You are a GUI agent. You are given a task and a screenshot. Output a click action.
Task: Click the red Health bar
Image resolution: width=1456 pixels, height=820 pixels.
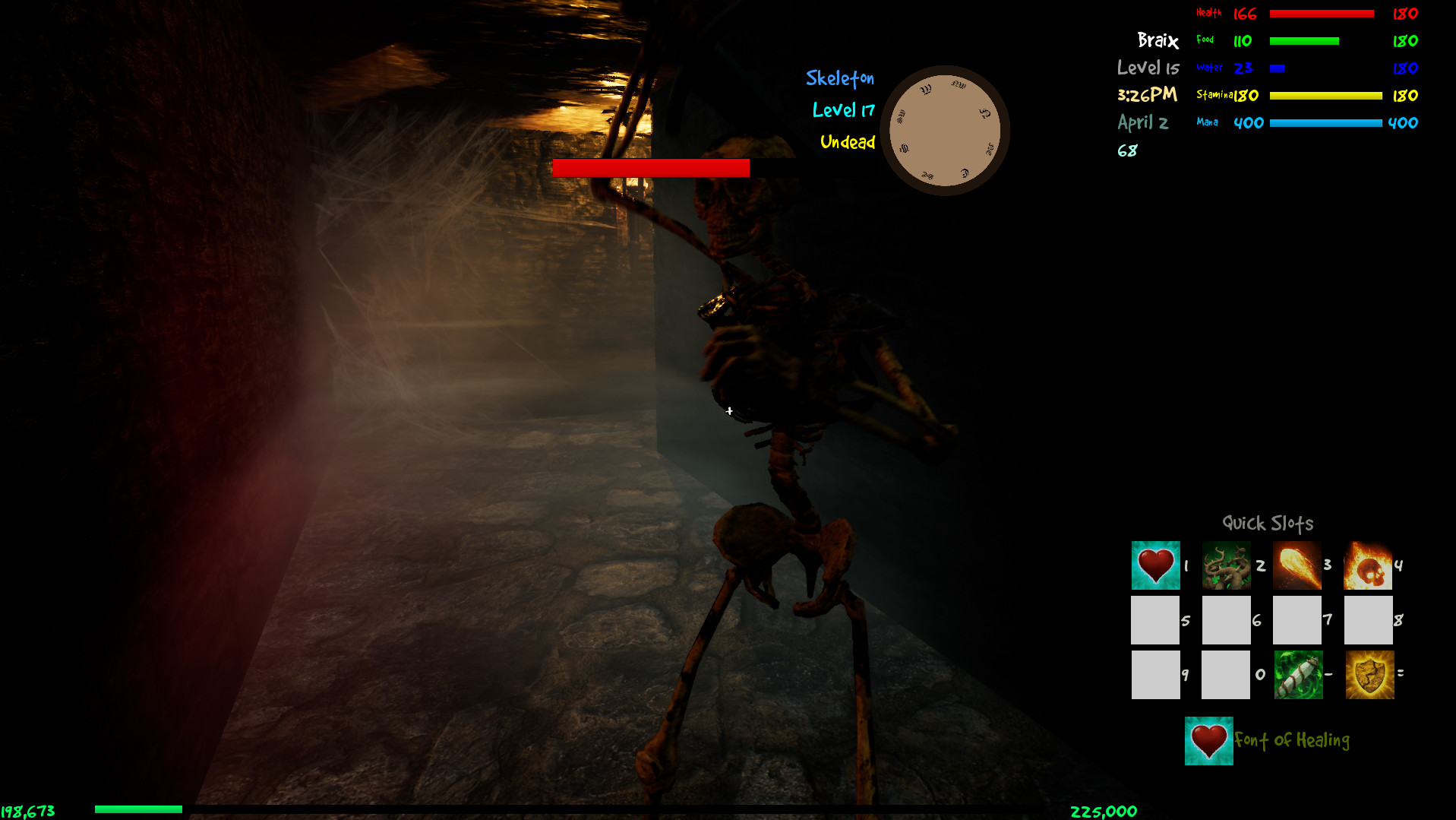click(1322, 13)
